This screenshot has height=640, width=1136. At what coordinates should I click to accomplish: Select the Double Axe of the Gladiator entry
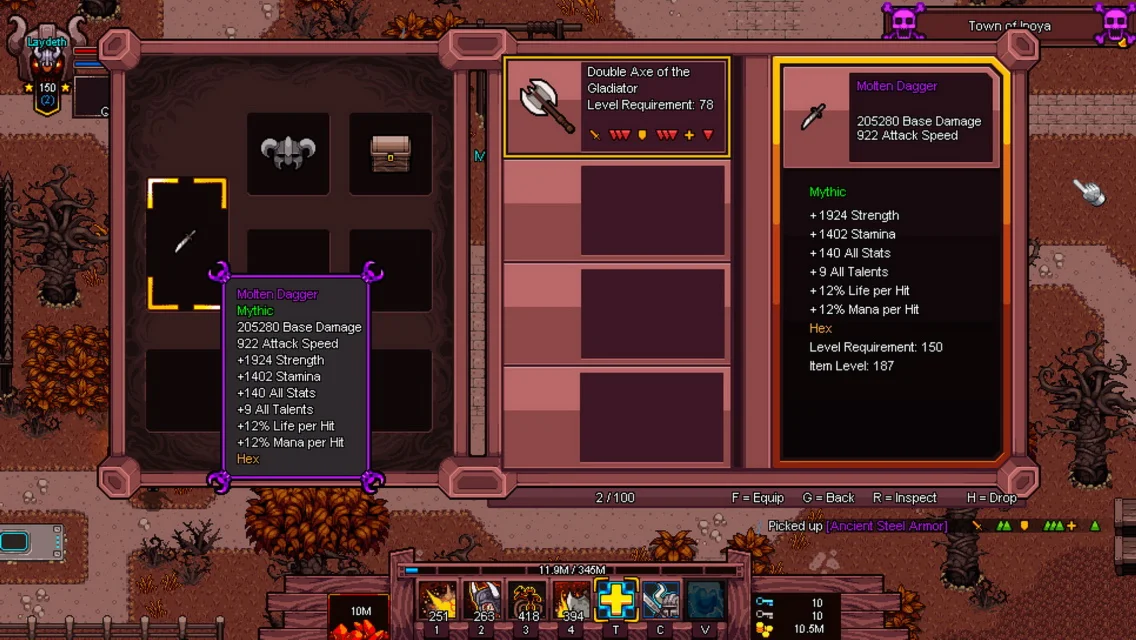pos(617,107)
